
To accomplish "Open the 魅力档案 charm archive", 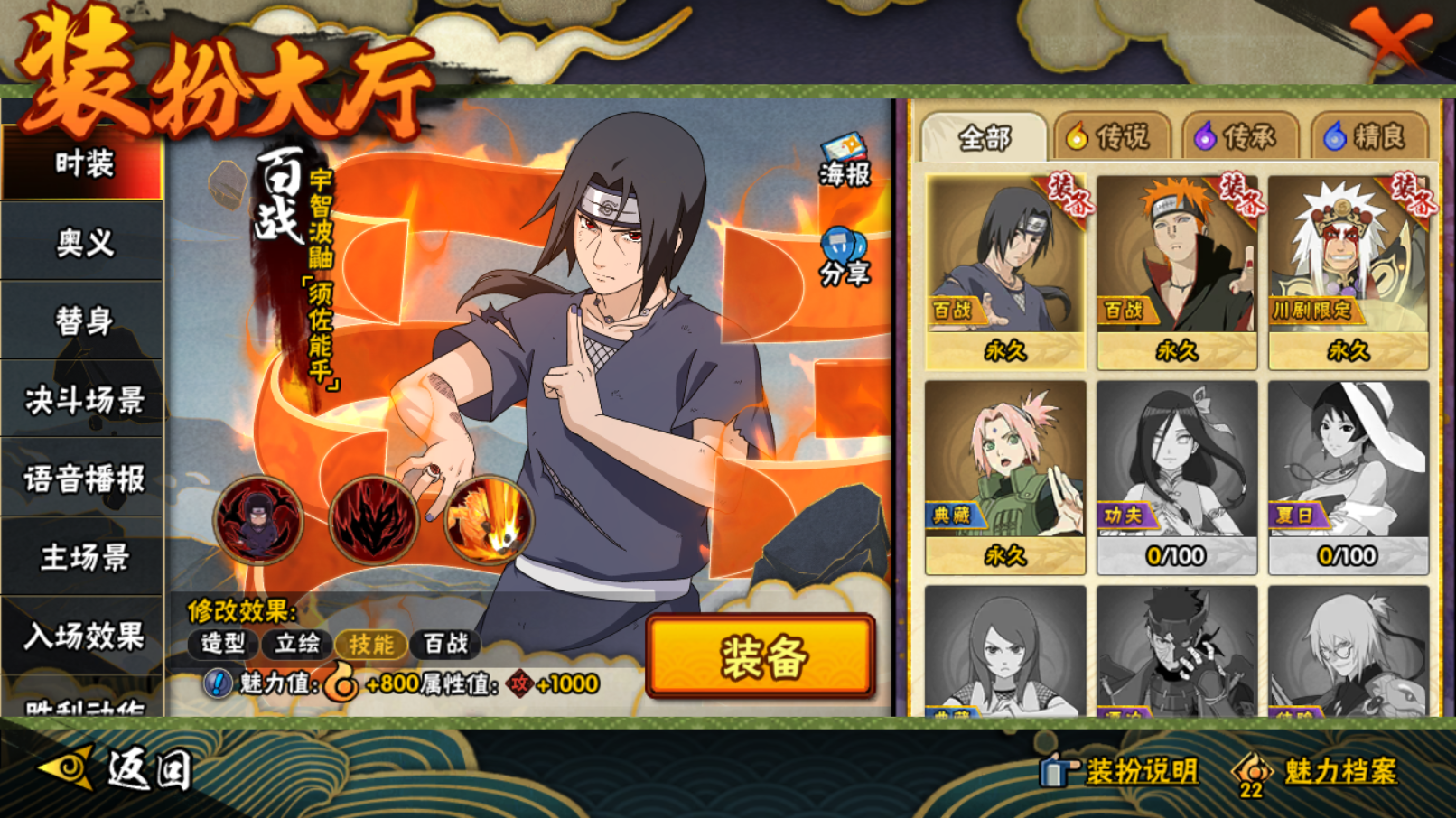I will coord(1317,772).
